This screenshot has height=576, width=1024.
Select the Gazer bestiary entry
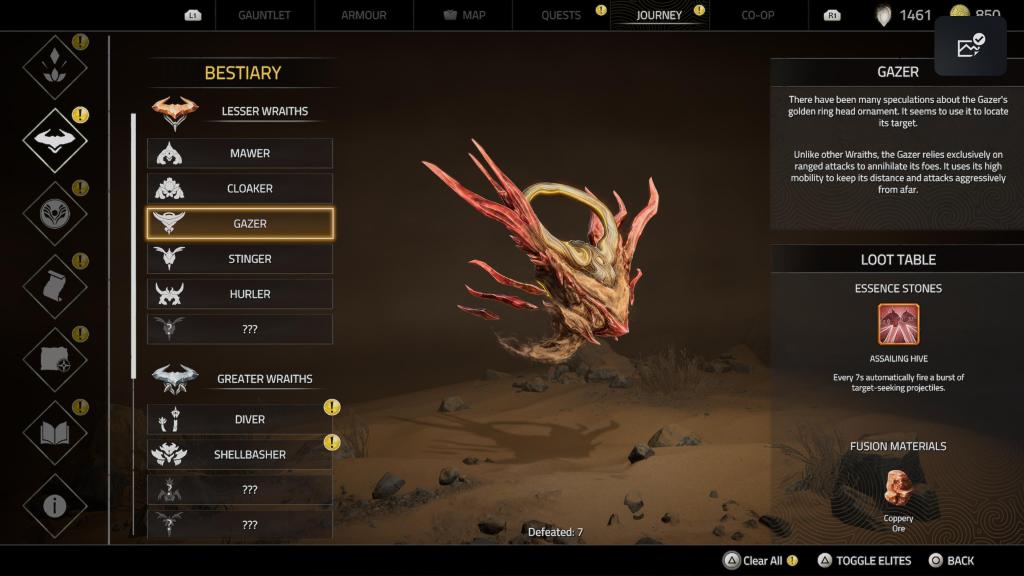240,224
